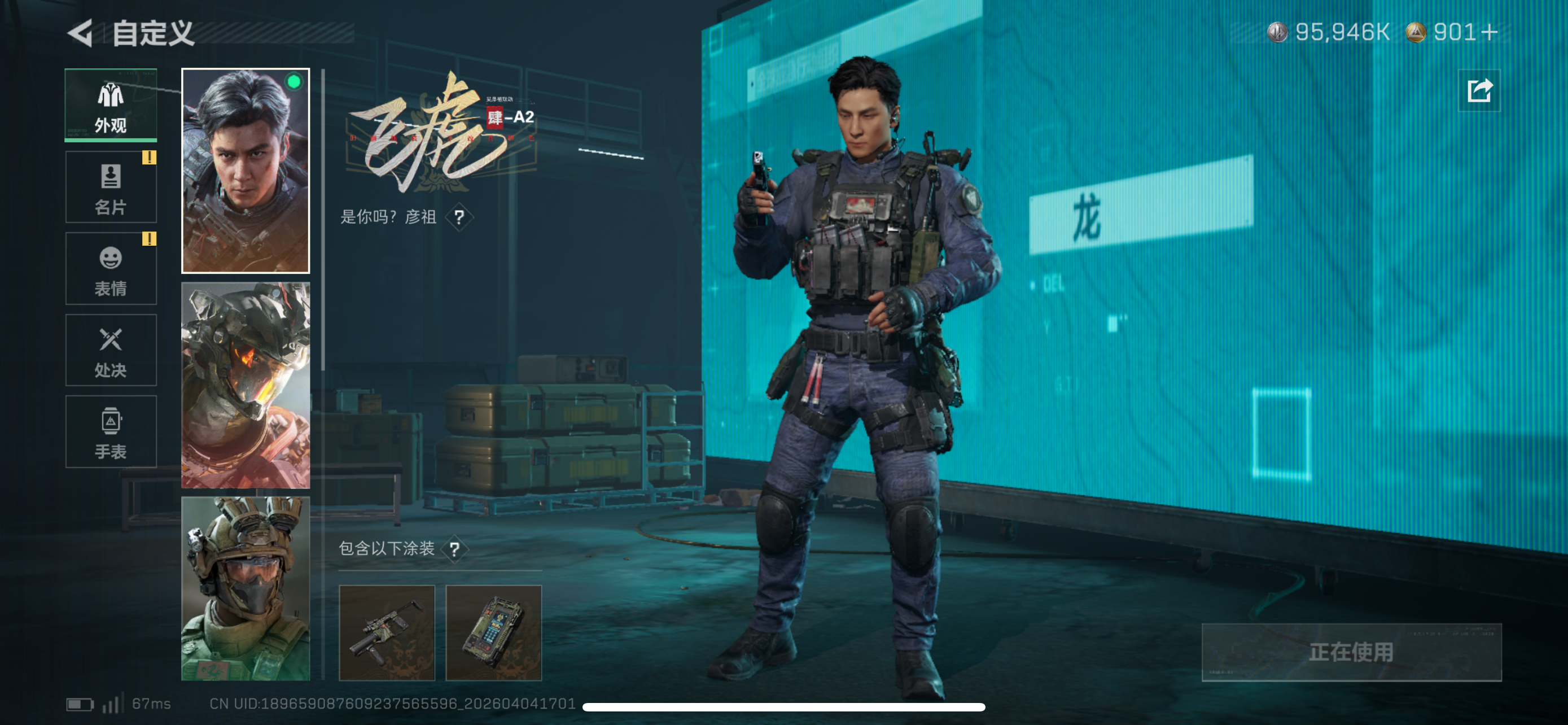Open the 处决 finisher panel
The width and height of the screenshot is (1568, 725).
point(110,351)
